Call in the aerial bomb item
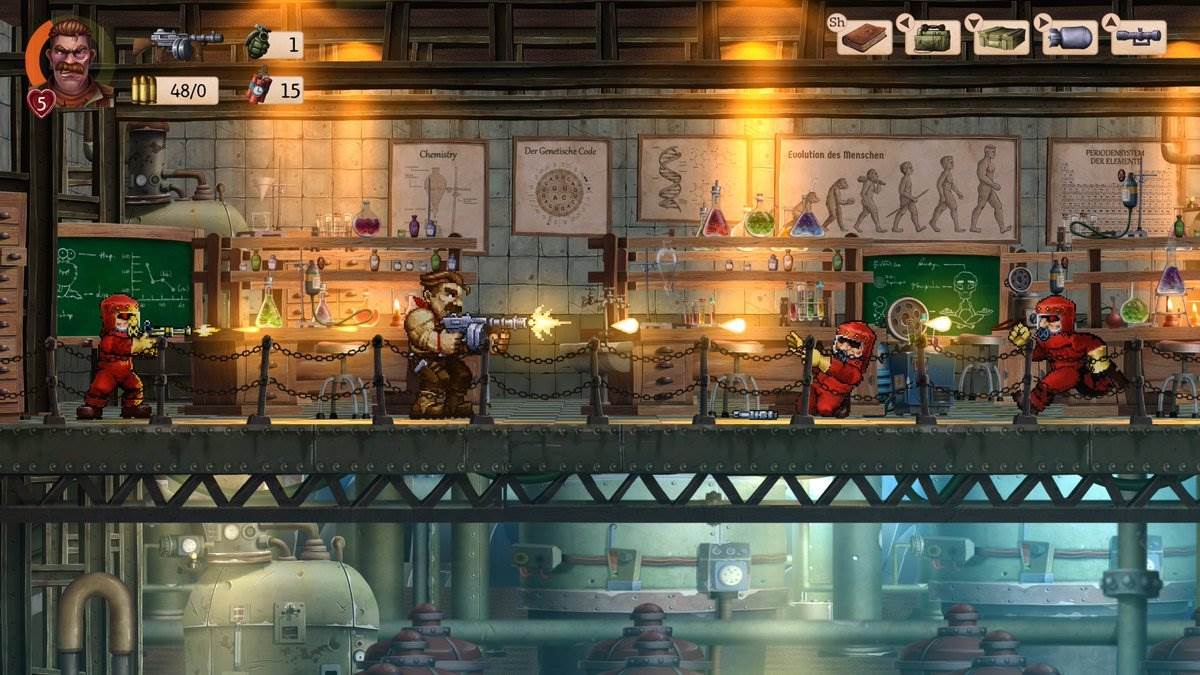This screenshot has width=1200, height=675. [1069, 38]
